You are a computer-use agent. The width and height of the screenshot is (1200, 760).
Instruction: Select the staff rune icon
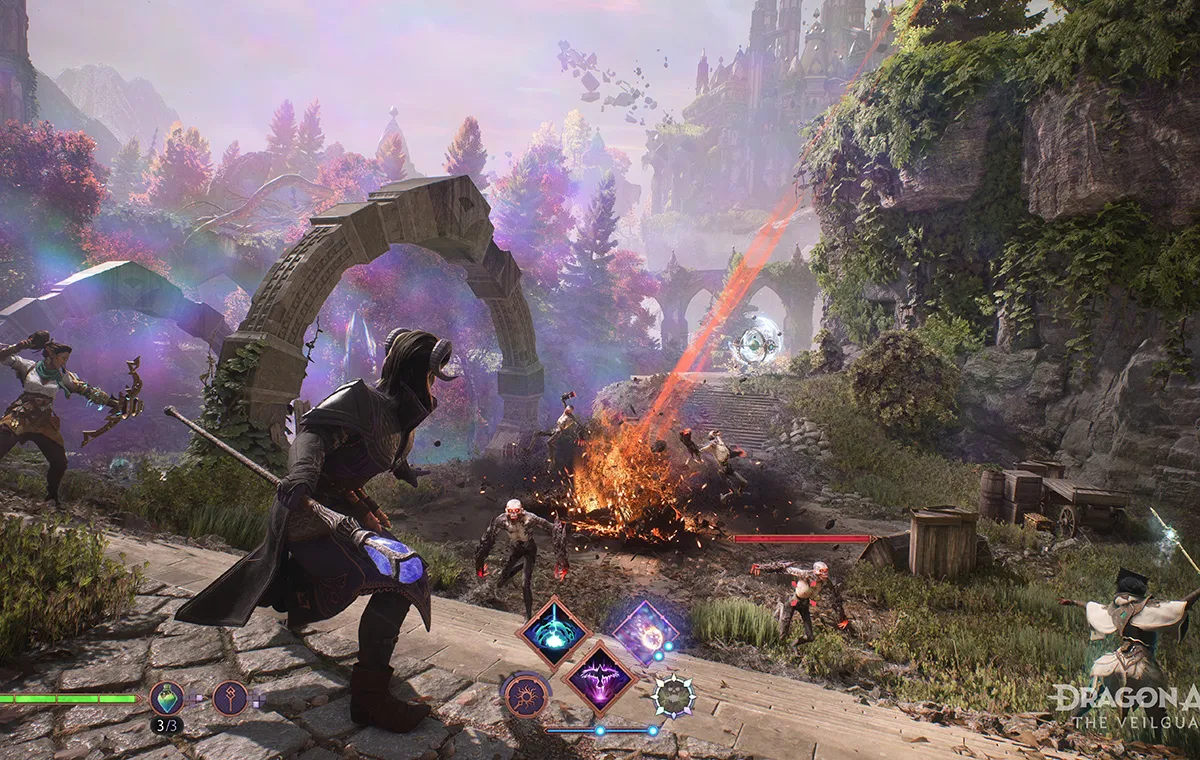(230, 697)
